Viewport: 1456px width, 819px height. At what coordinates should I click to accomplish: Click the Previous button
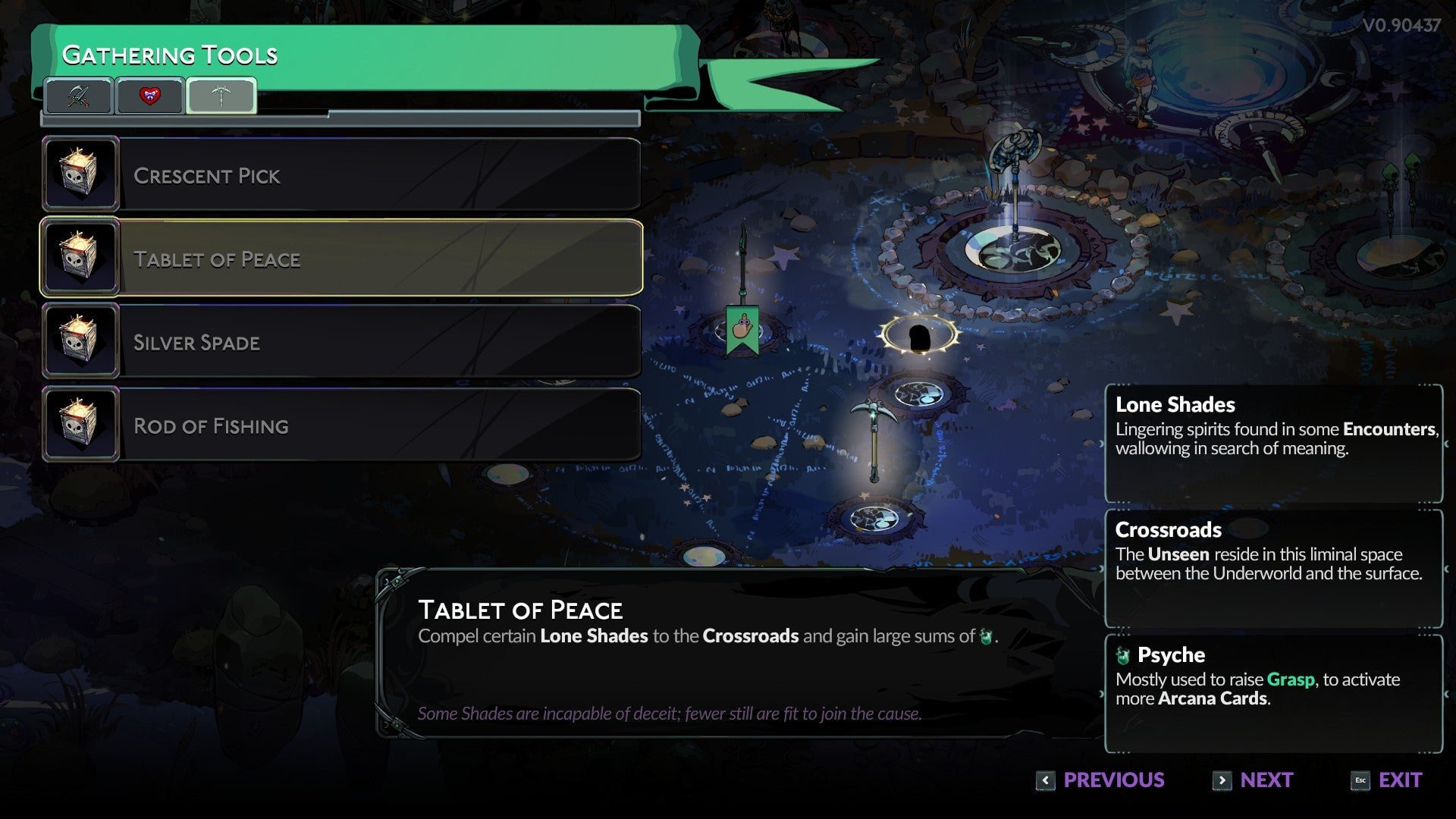pos(1112,780)
